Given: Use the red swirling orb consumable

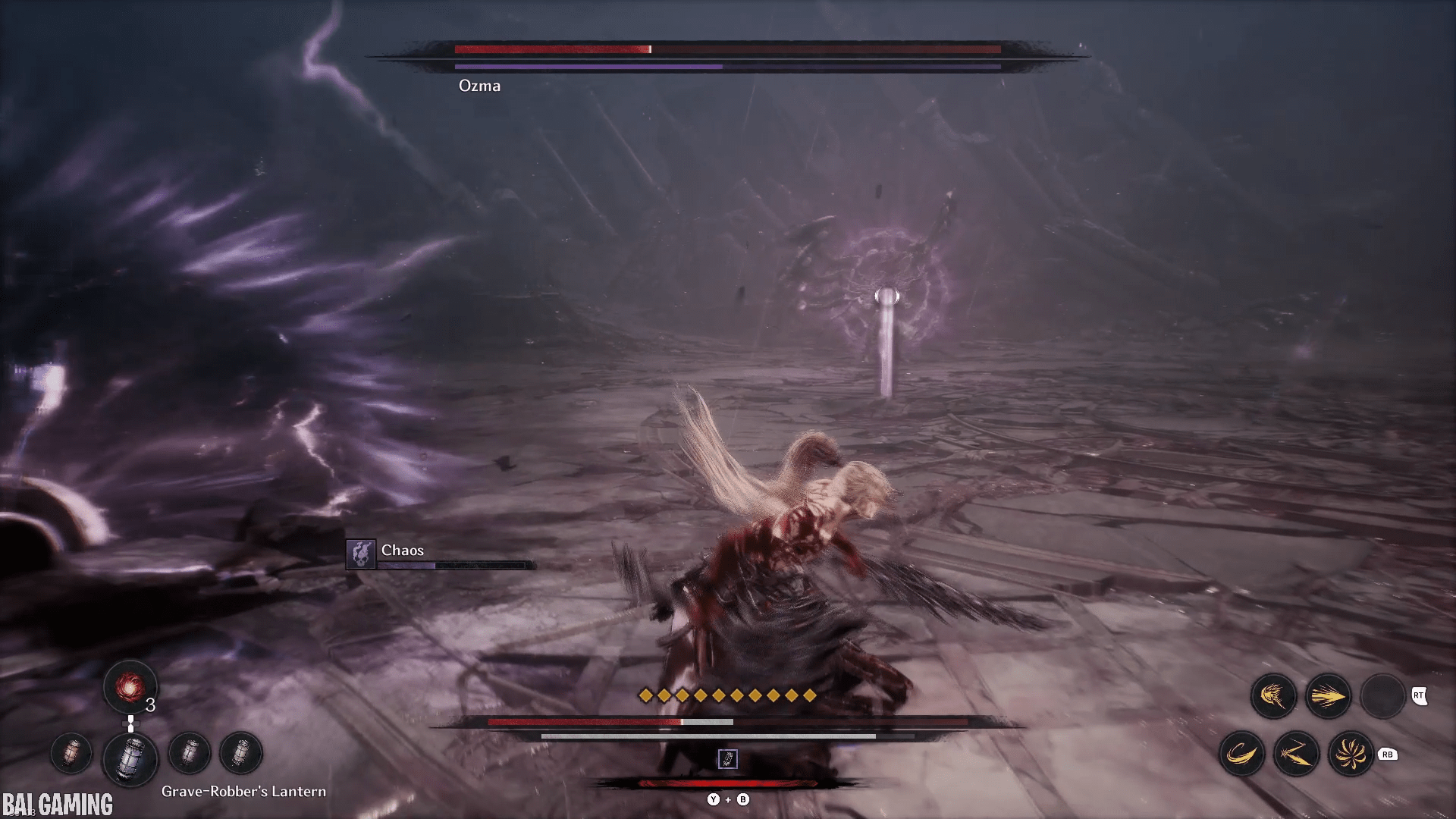Looking at the screenshot, I should [130, 687].
